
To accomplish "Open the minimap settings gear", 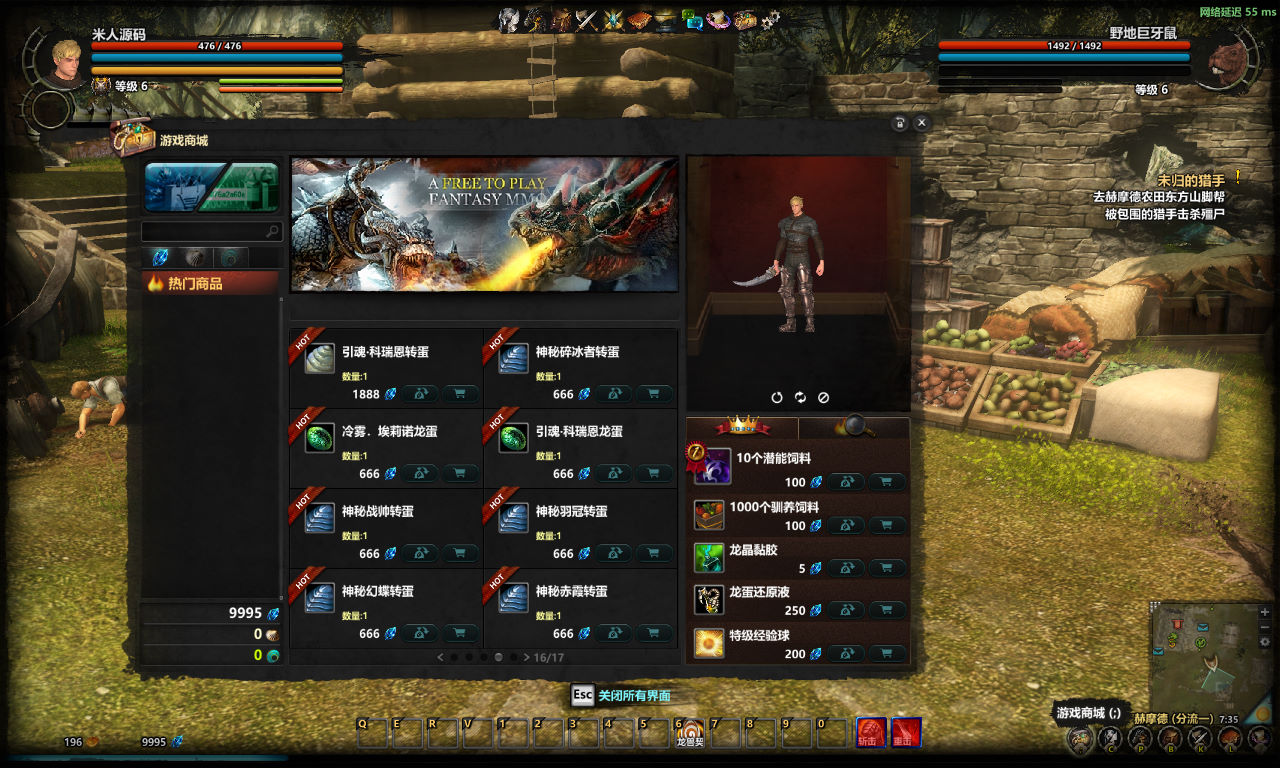I will (1265, 642).
